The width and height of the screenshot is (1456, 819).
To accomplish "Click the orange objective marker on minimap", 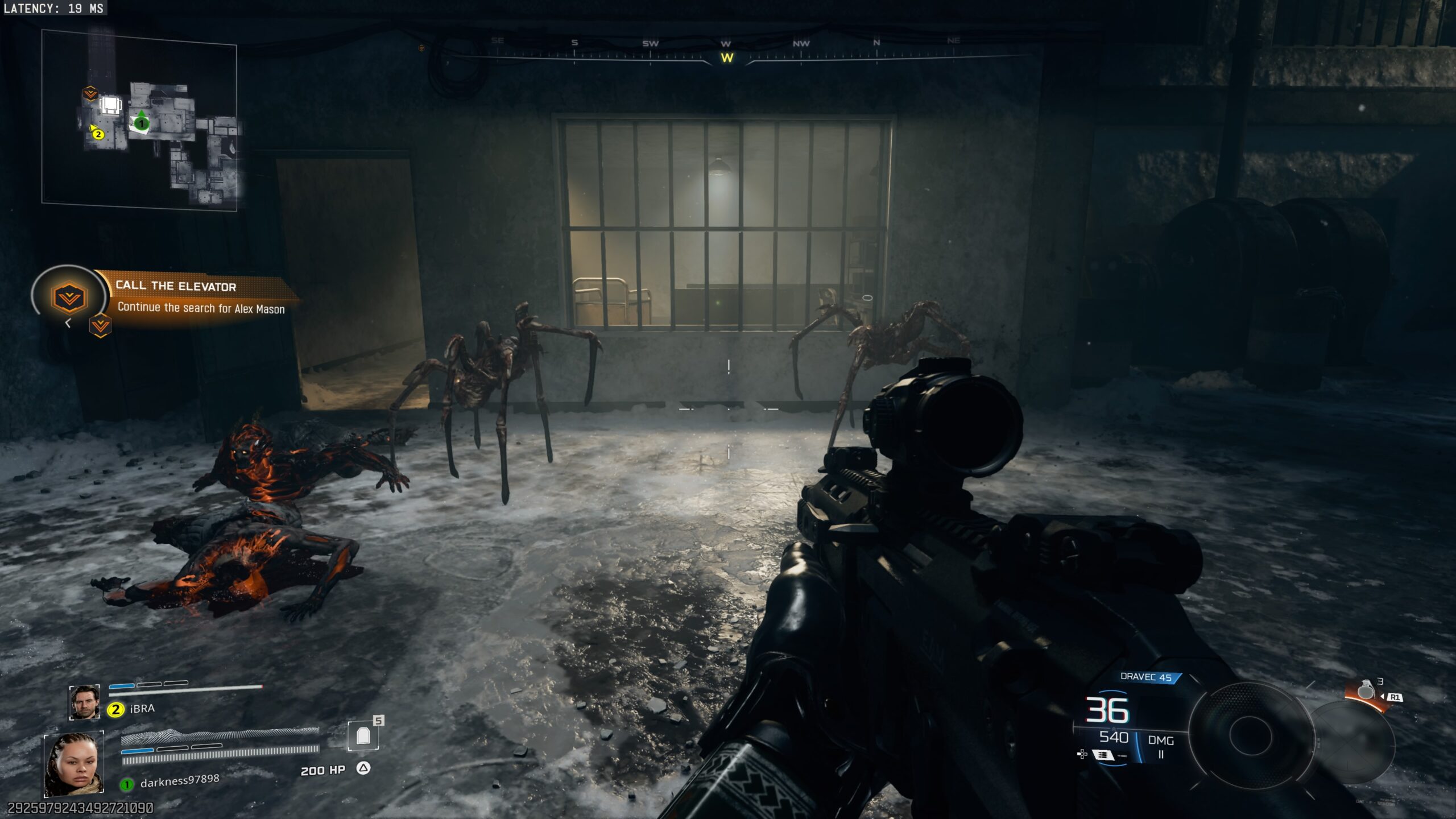I will point(90,93).
